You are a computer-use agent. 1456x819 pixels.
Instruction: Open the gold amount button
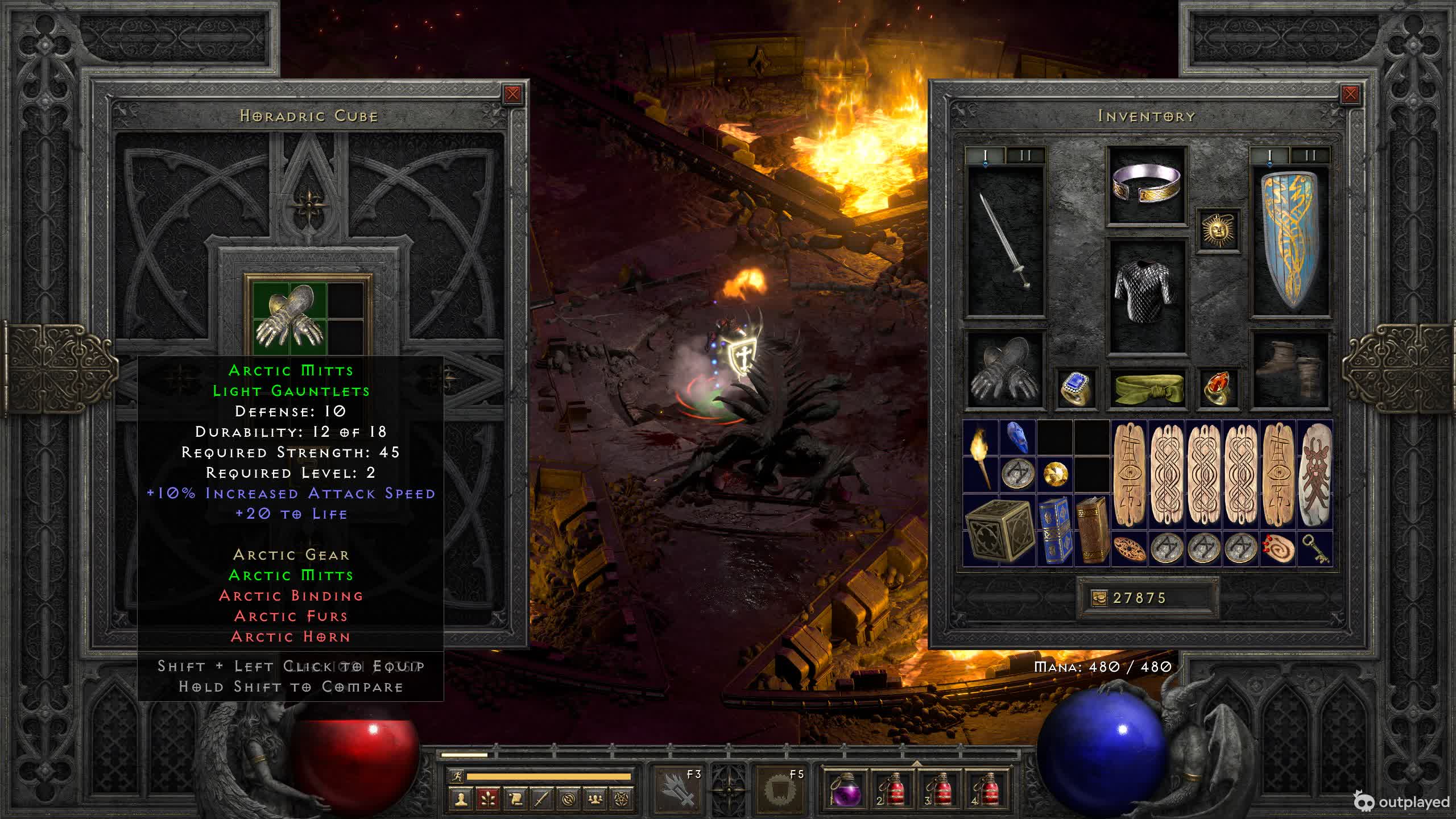click(x=1099, y=598)
